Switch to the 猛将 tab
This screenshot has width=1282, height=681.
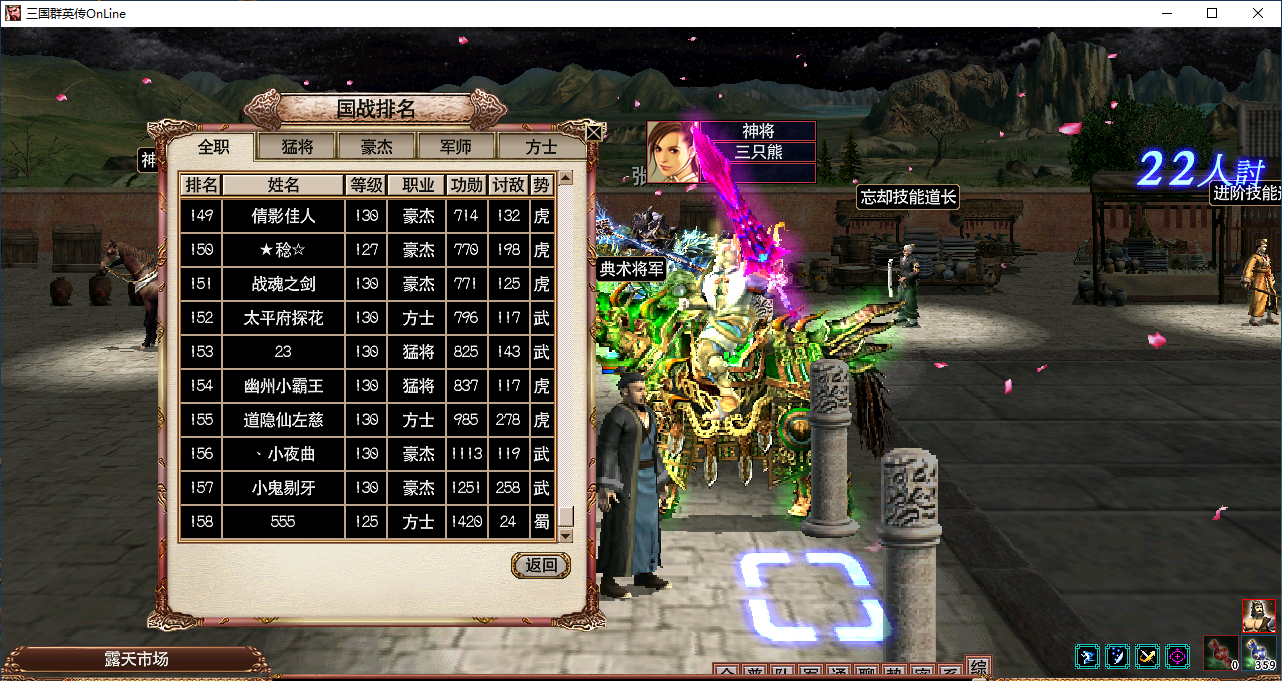pyautogui.click(x=297, y=147)
